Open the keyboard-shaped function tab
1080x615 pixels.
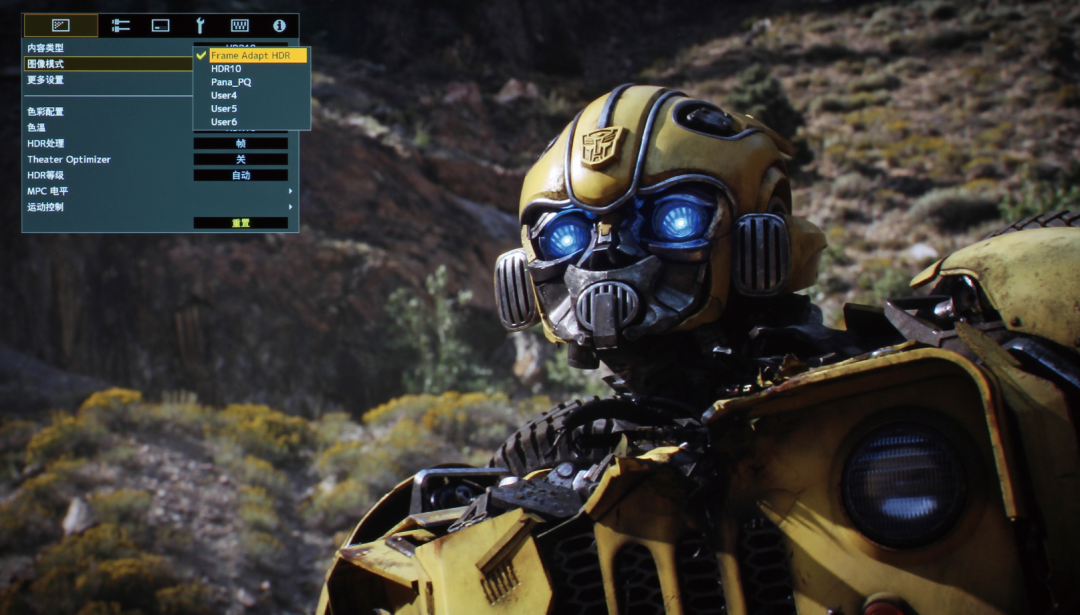click(240, 25)
